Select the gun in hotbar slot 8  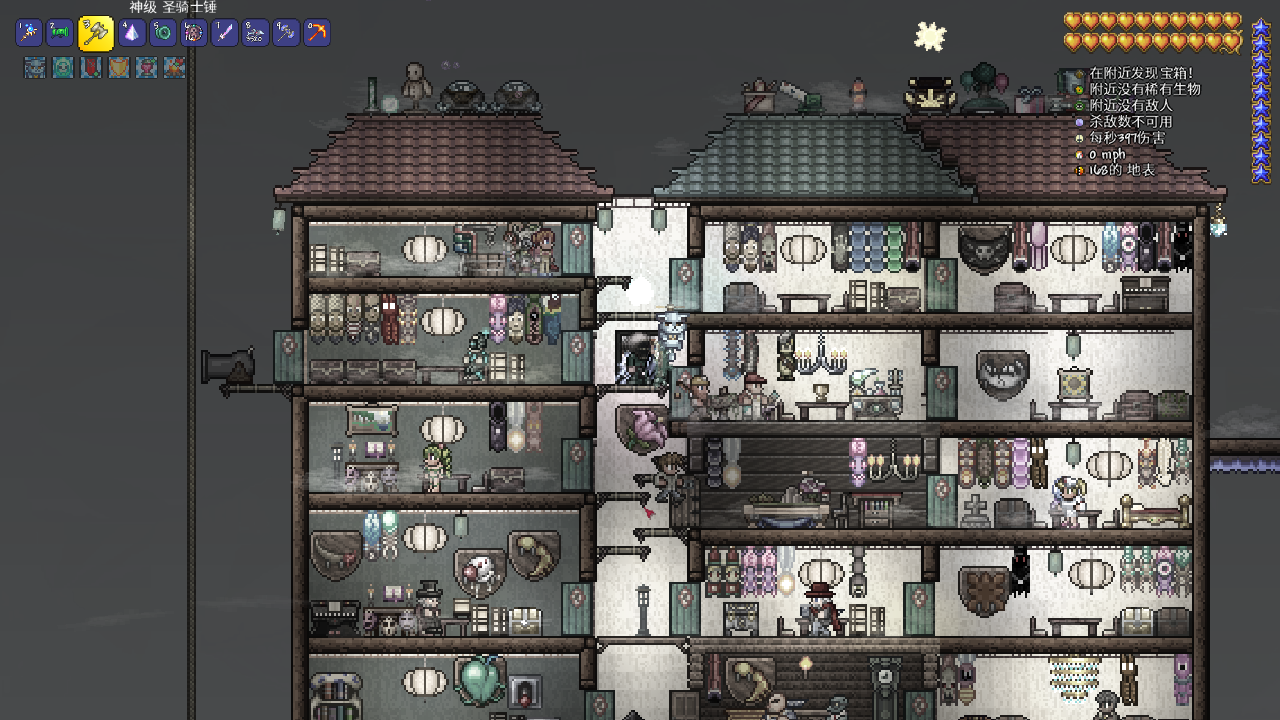256,33
